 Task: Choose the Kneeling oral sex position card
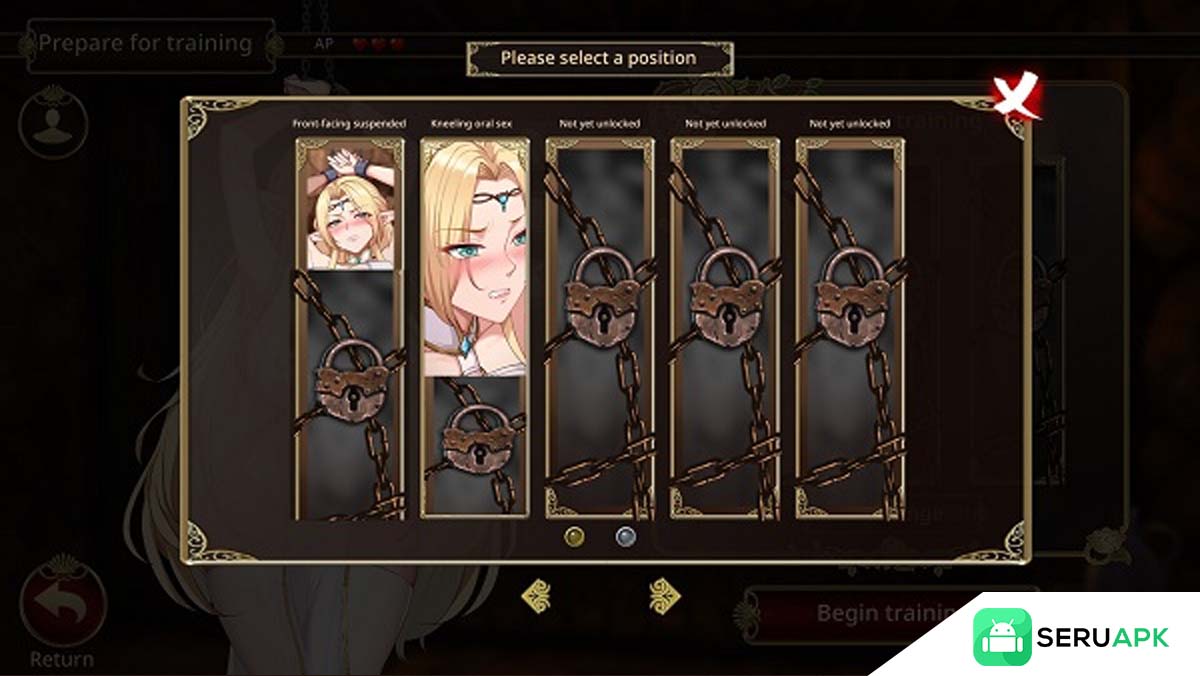pos(474,328)
